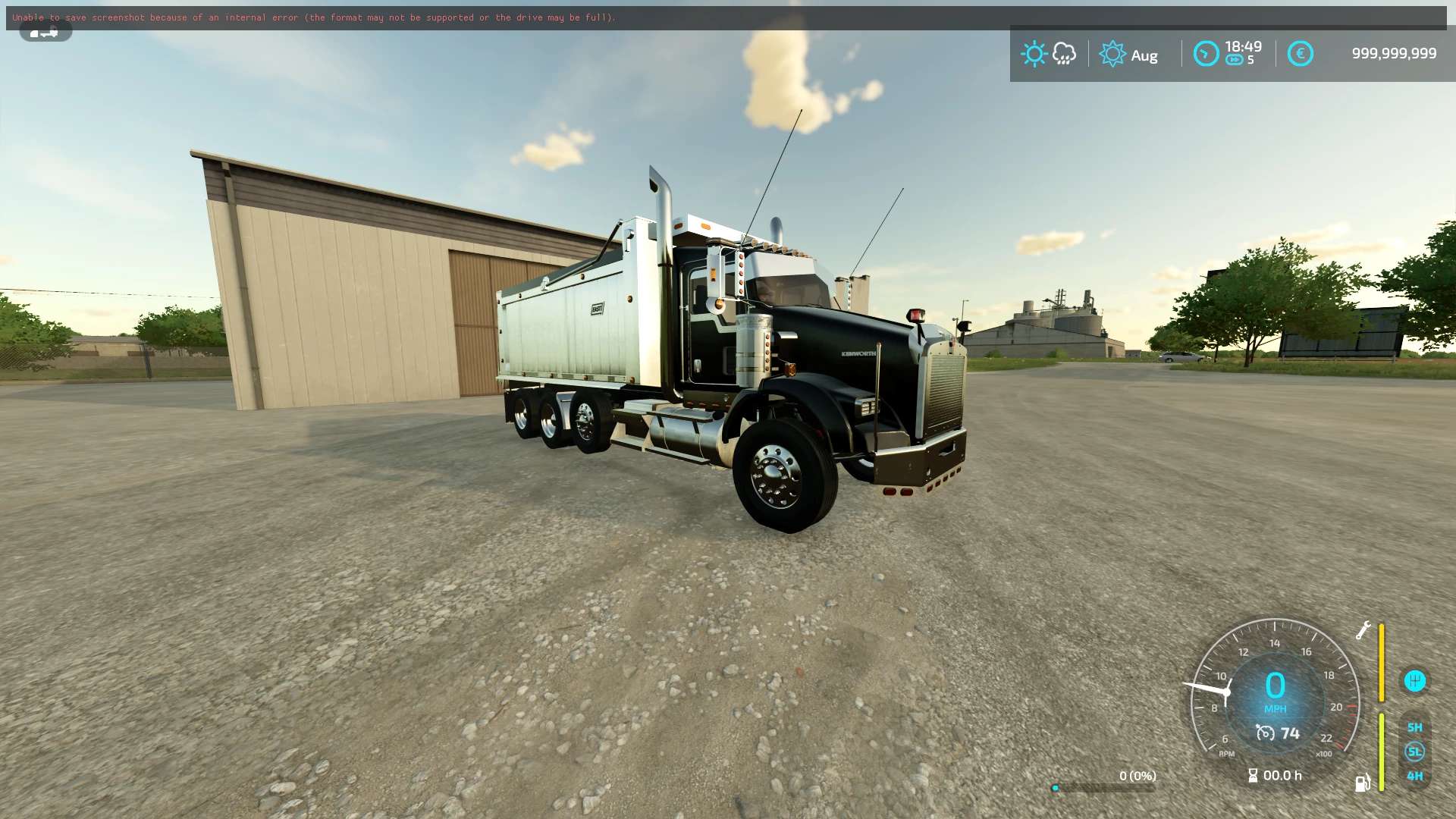The height and width of the screenshot is (819, 1456).
Task: Select the 4H gear indicator
Action: pyautogui.click(x=1414, y=776)
